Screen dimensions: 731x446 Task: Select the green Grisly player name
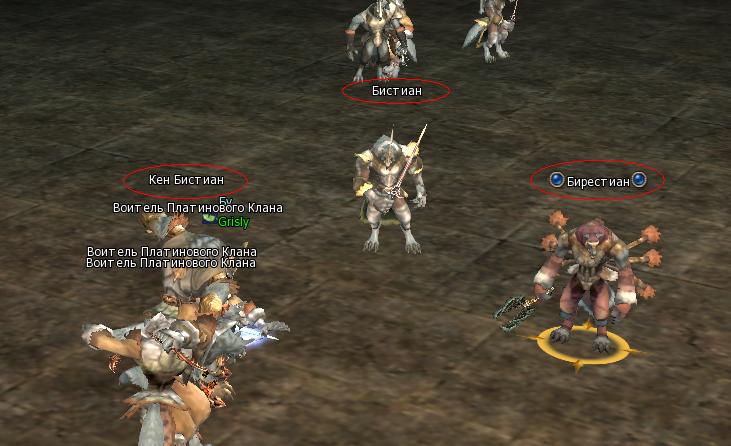[x=234, y=222]
